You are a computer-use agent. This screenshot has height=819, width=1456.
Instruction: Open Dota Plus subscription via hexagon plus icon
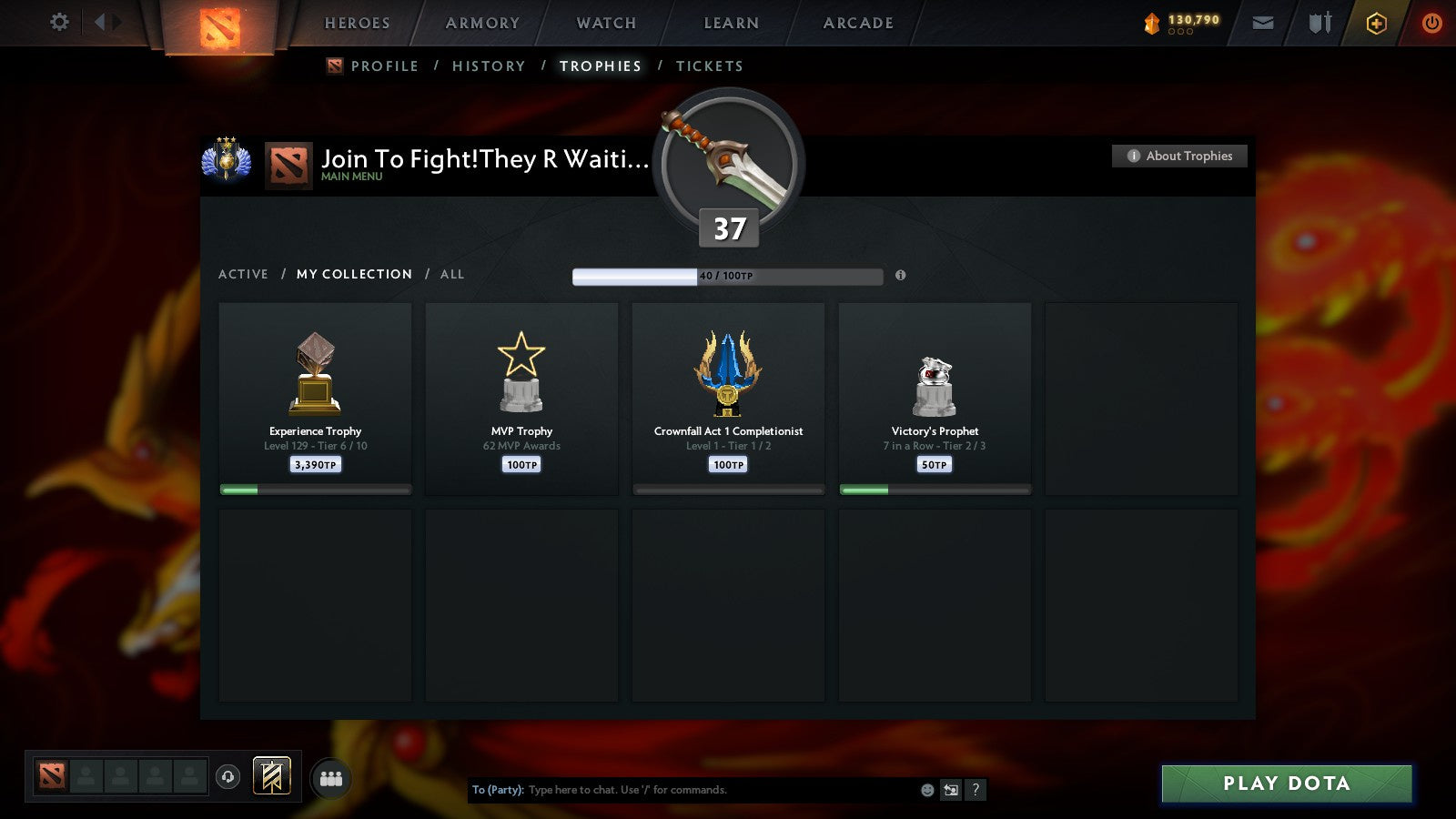[1376, 22]
